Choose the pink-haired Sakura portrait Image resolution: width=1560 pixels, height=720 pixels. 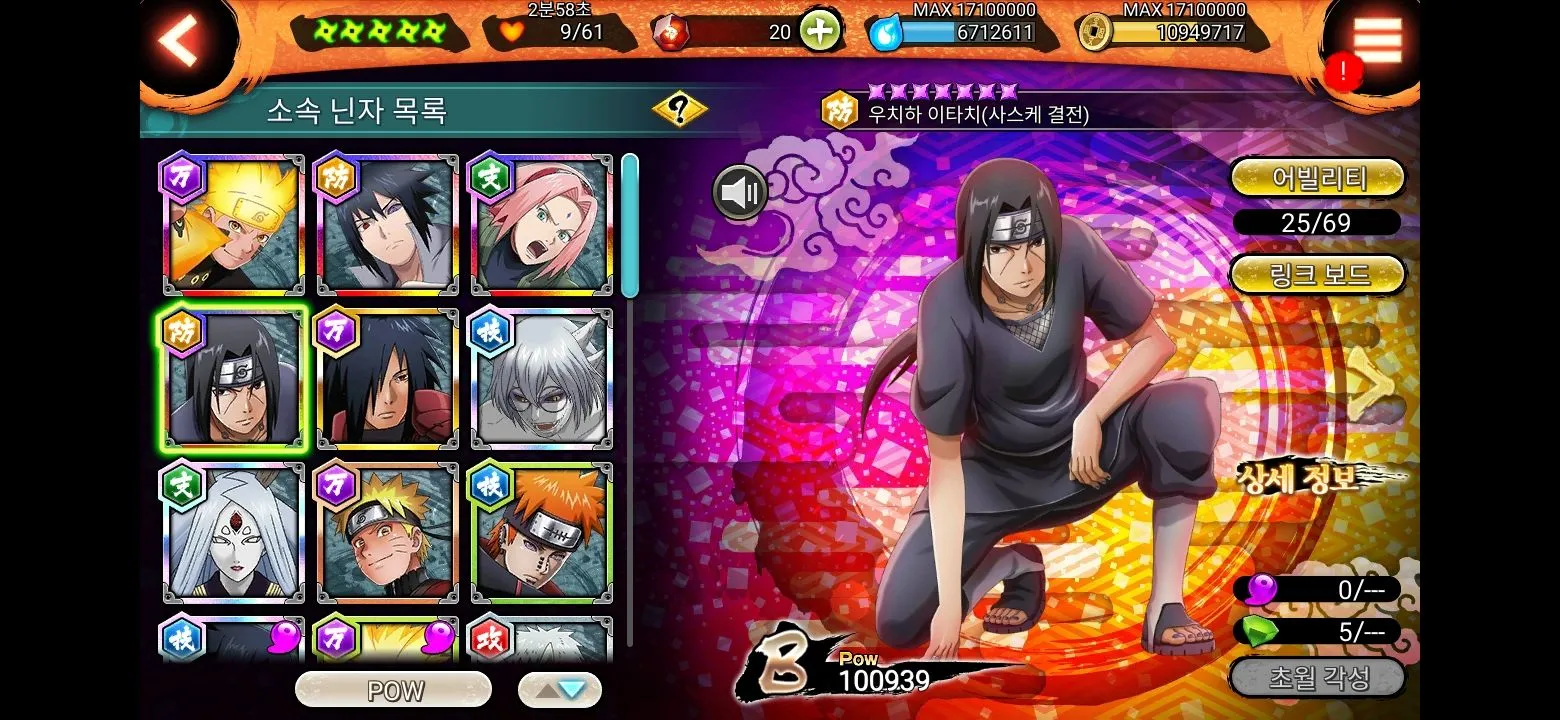[x=541, y=225]
